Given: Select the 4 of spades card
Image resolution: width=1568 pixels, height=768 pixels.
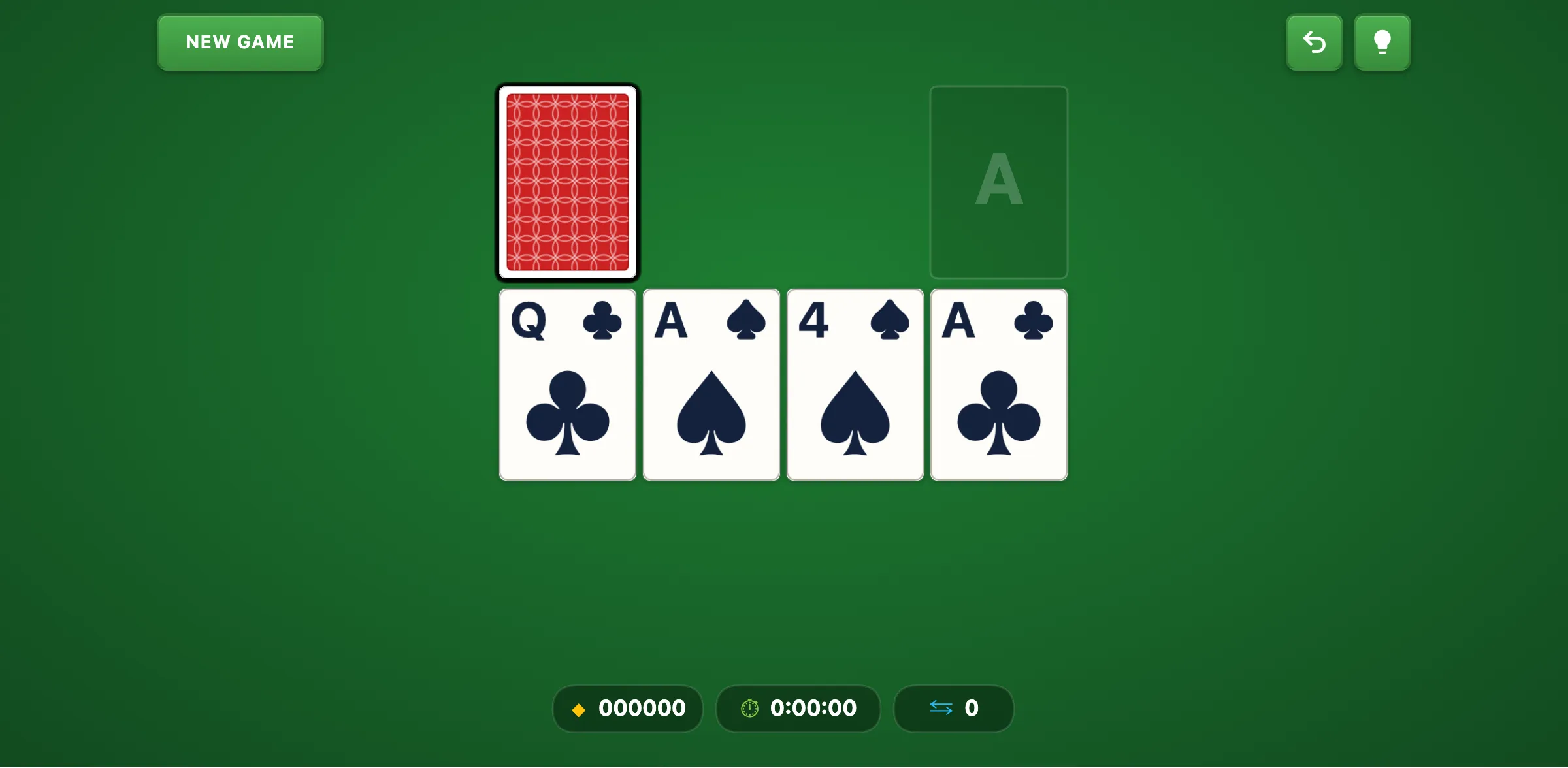Looking at the screenshot, I should pos(855,385).
